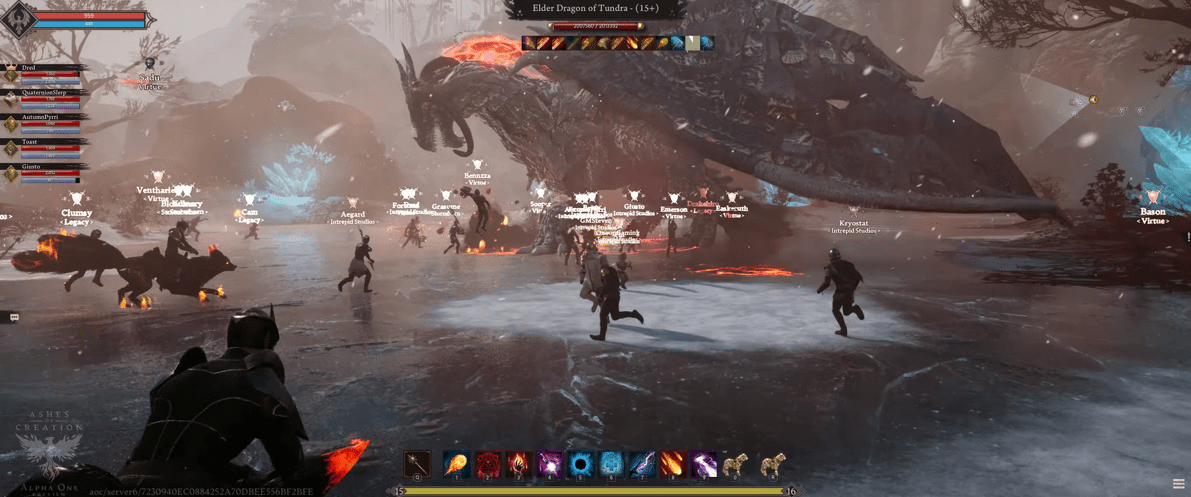Use the flaming hand ability
Screen dimensions: 1191x497
[x=518, y=464]
